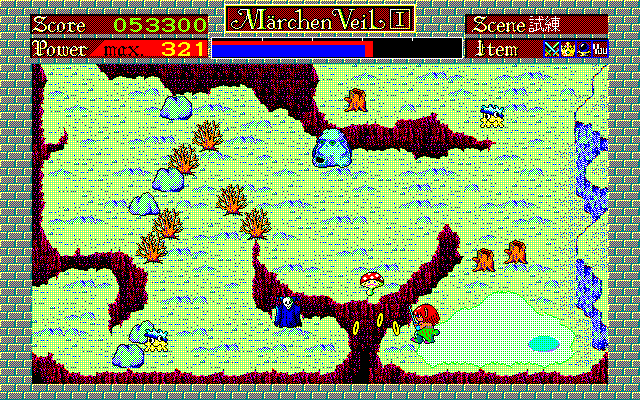
Task: Select the crossed swords item icon
Action: [550, 47]
